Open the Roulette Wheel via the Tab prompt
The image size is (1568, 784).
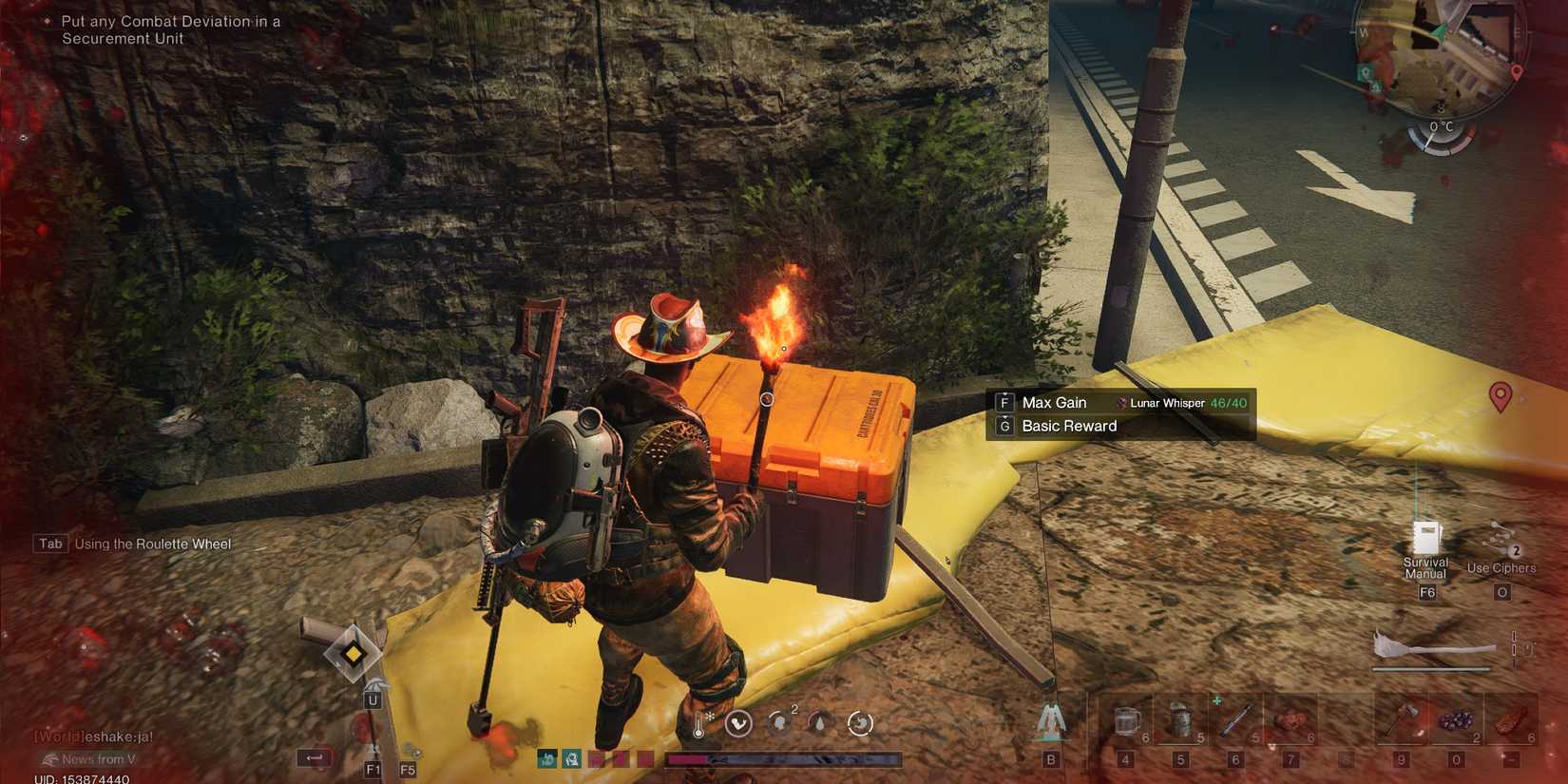tap(49, 544)
